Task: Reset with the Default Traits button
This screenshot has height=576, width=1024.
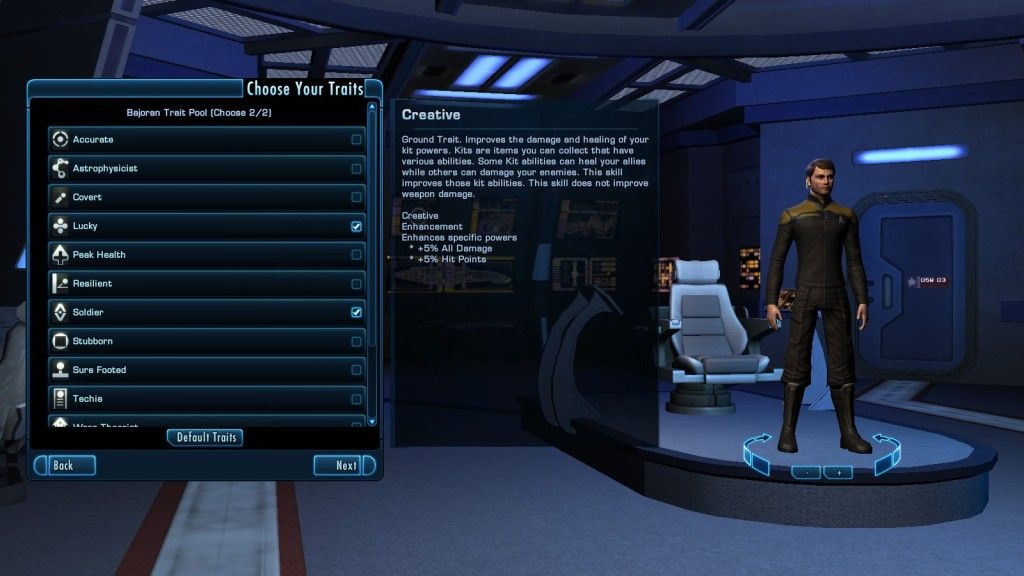Action: tap(205, 437)
